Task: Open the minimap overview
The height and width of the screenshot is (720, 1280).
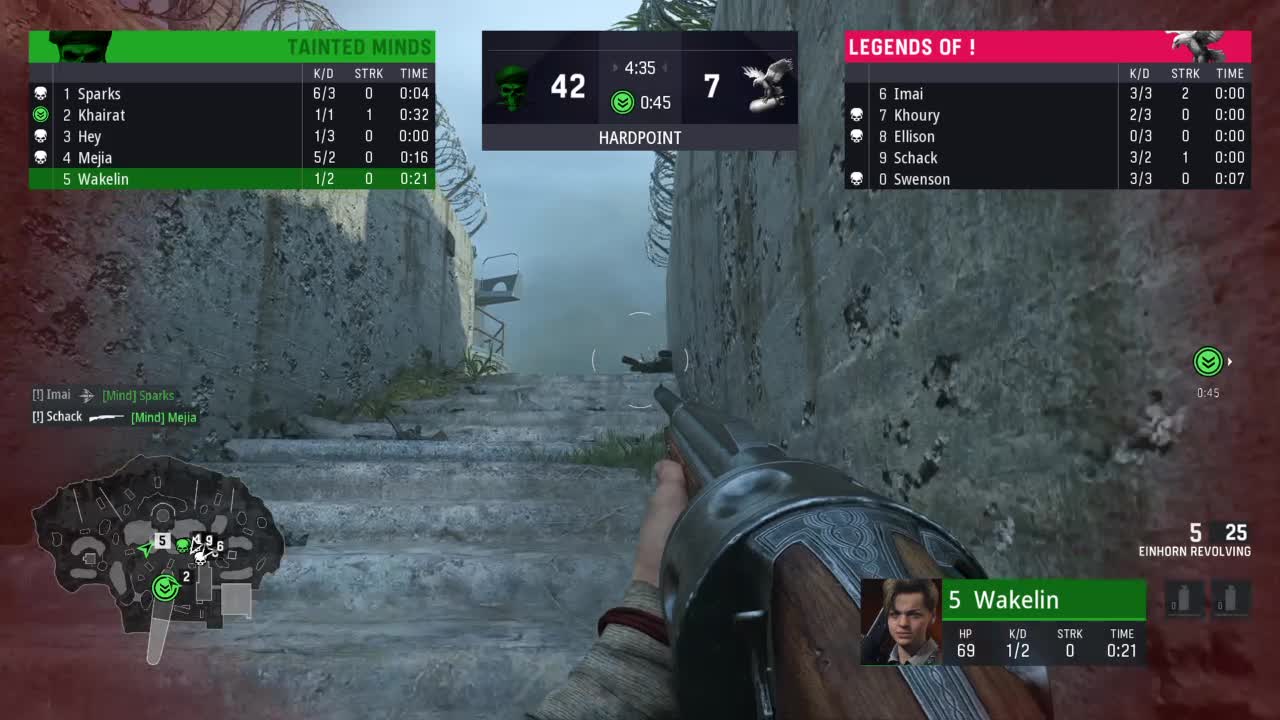Action: pos(157,545)
